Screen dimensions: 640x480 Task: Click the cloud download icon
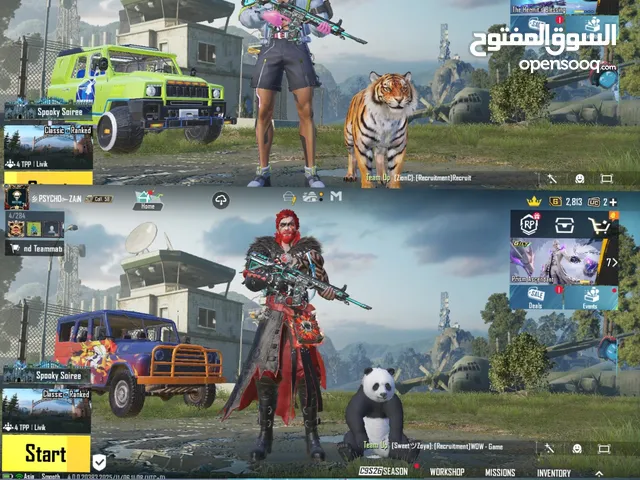click(220, 199)
